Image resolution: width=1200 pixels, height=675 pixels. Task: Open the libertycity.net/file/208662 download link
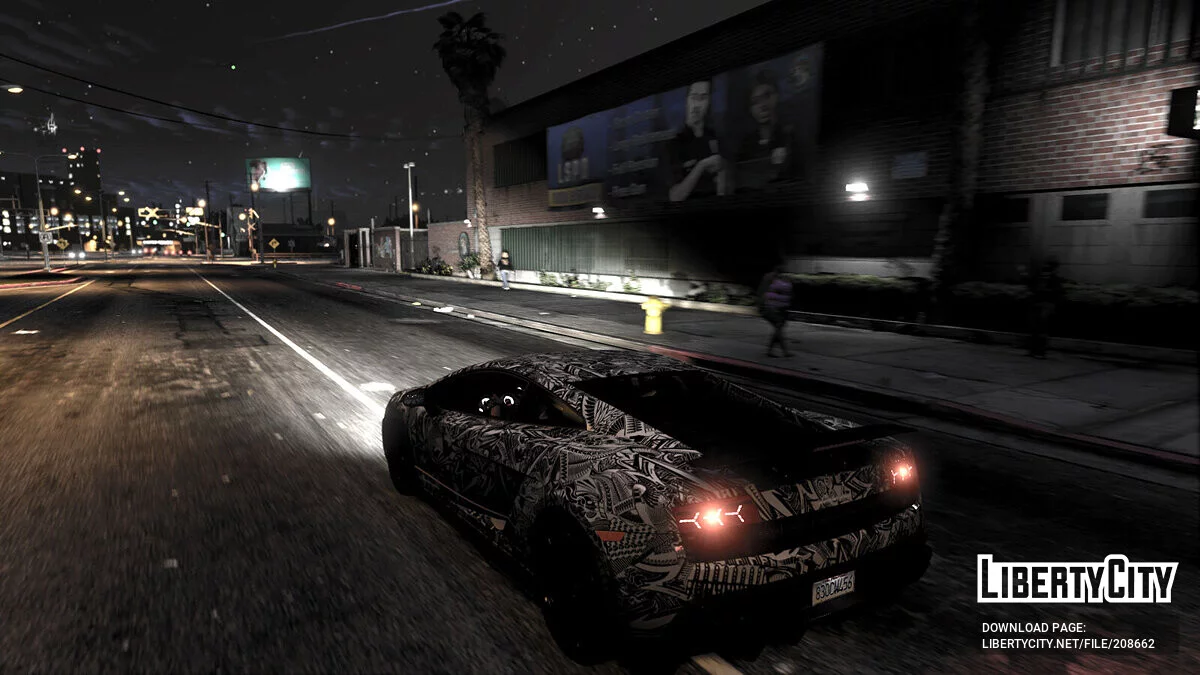click(1067, 644)
